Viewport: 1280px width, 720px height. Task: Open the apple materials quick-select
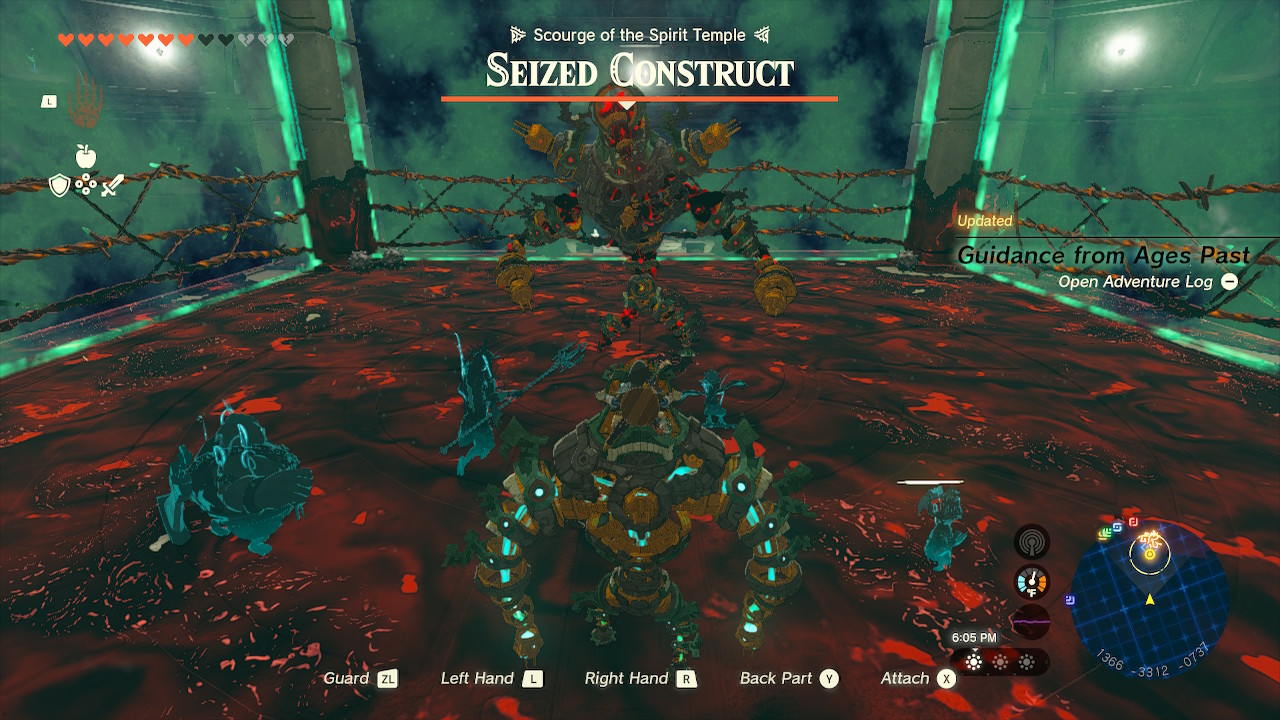click(86, 155)
